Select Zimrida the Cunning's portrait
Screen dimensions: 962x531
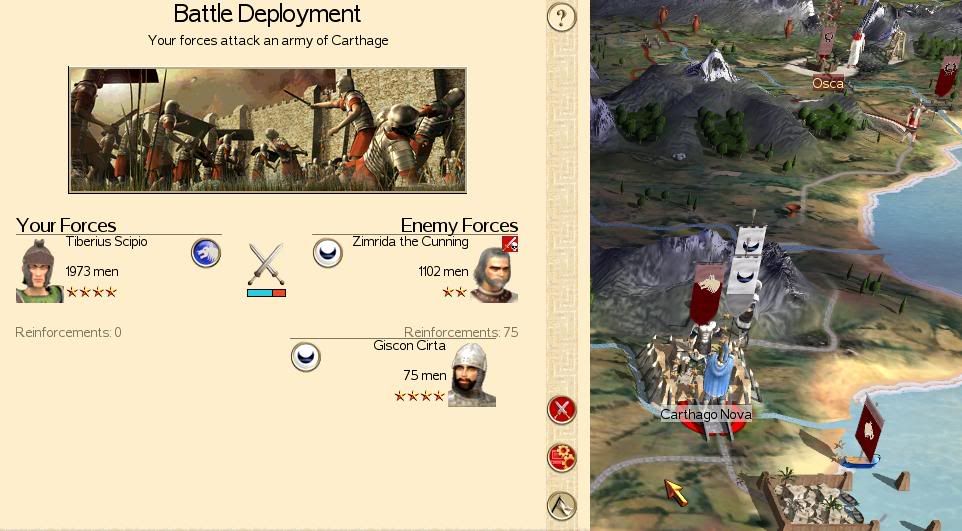[494, 274]
